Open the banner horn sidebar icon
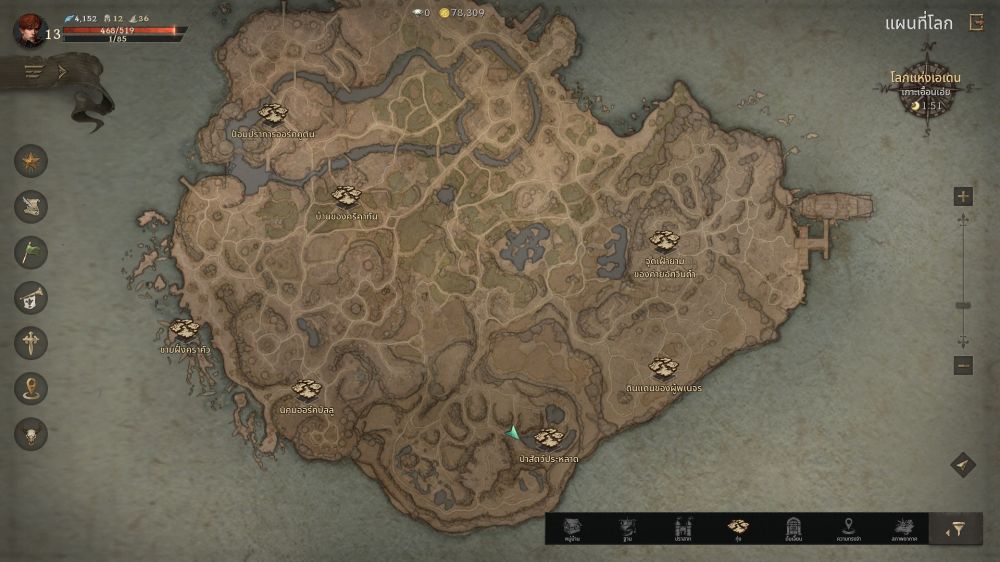The image size is (1000, 562). [31, 297]
